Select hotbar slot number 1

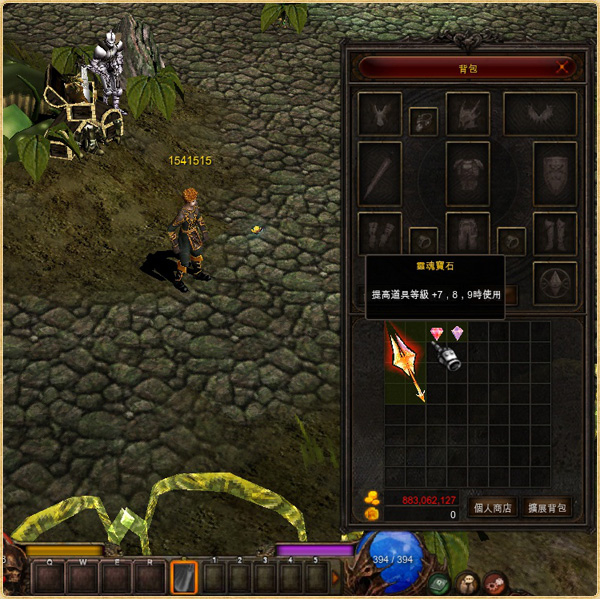click(x=215, y=577)
